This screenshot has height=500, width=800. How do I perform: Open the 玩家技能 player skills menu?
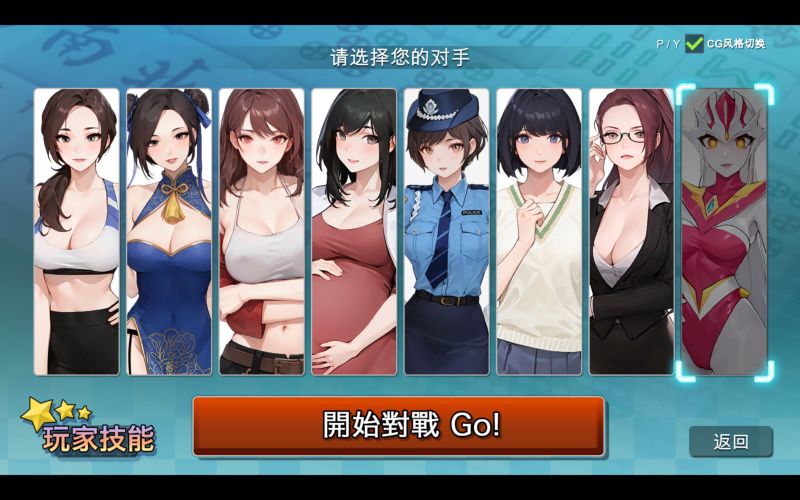tap(92, 430)
